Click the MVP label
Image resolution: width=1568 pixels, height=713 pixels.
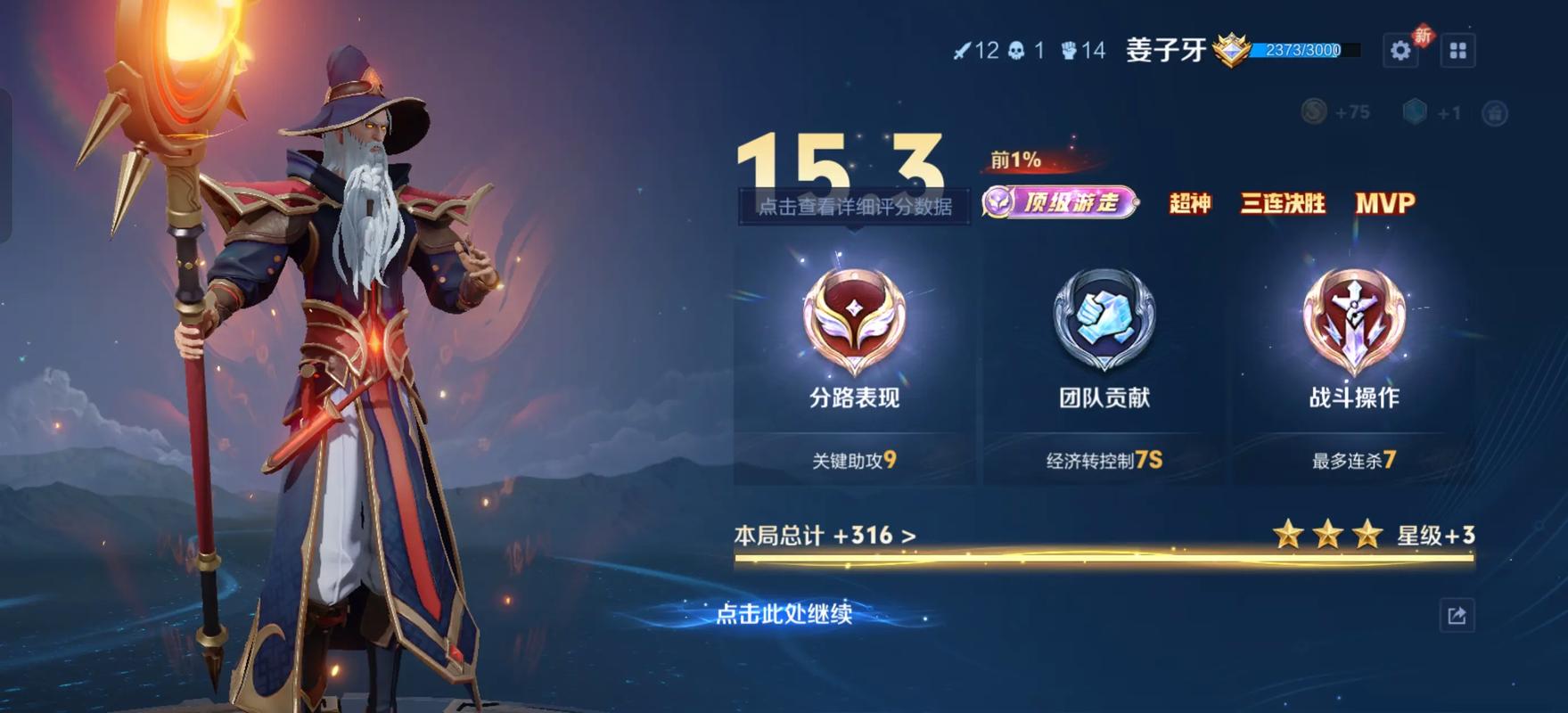coord(1384,203)
